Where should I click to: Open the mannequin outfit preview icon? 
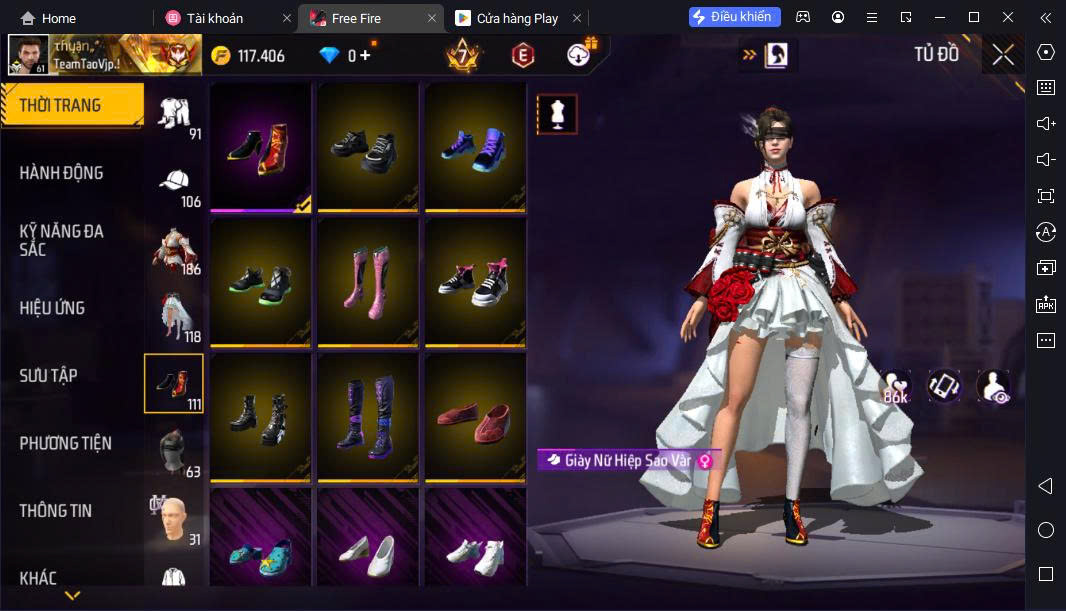pos(557,114)
